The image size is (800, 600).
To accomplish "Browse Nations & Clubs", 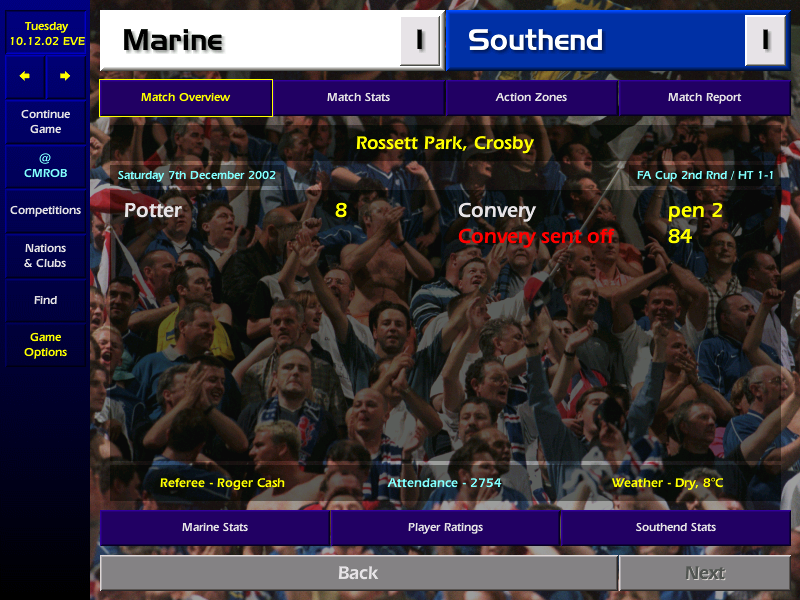I will pyautogui.click(x=45, y=256).
